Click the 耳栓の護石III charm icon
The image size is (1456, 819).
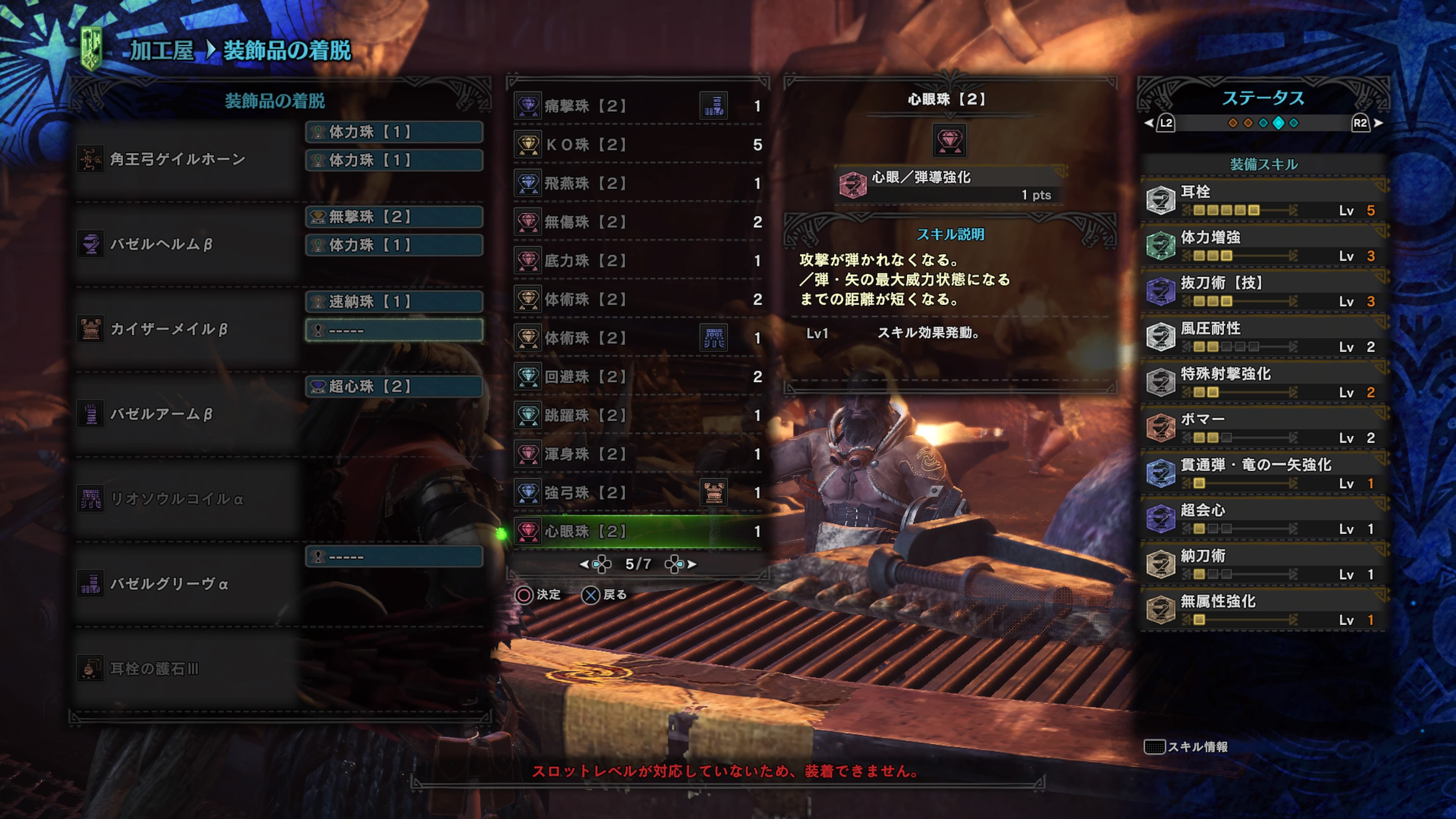point(91,667)
